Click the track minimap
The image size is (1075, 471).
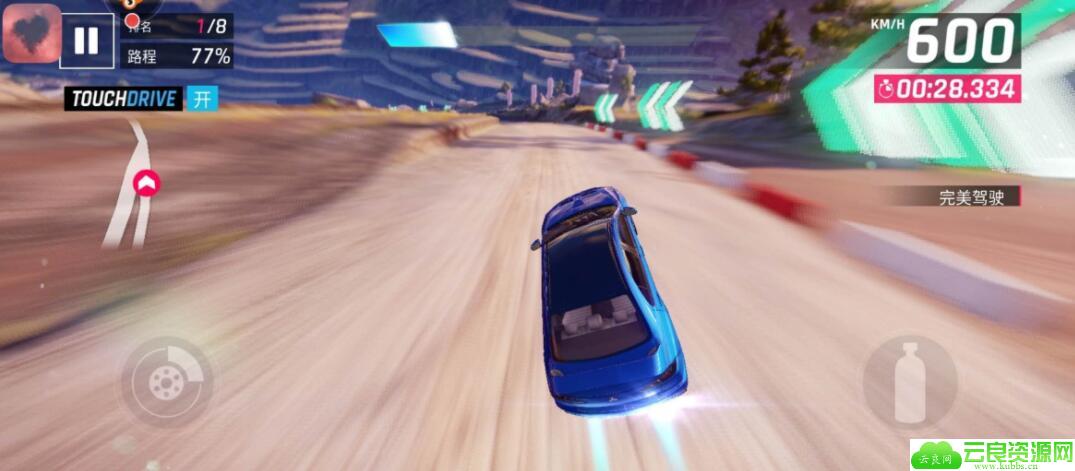(135, 185)
